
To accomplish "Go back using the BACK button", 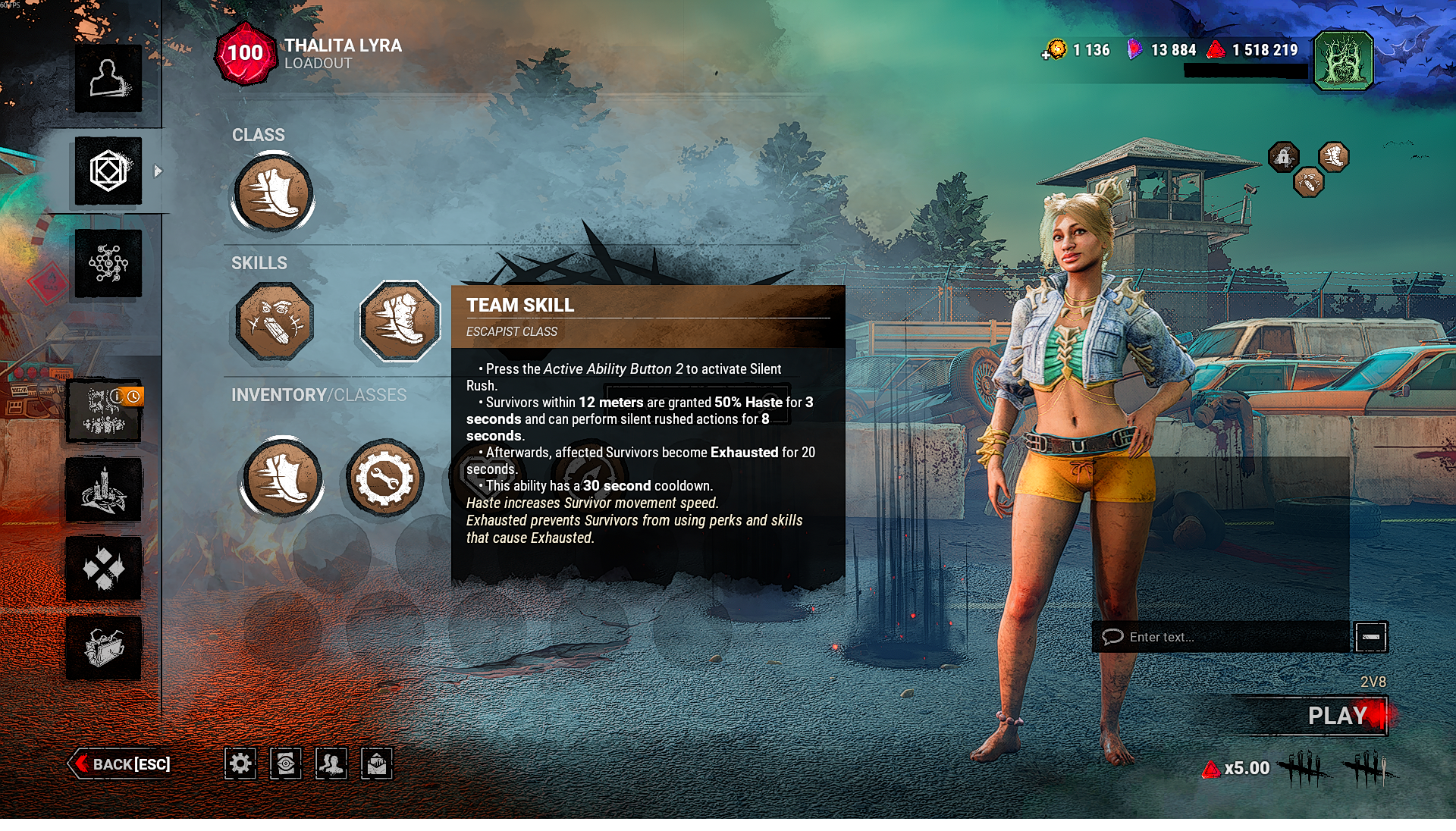I will [x=121, y=764].
